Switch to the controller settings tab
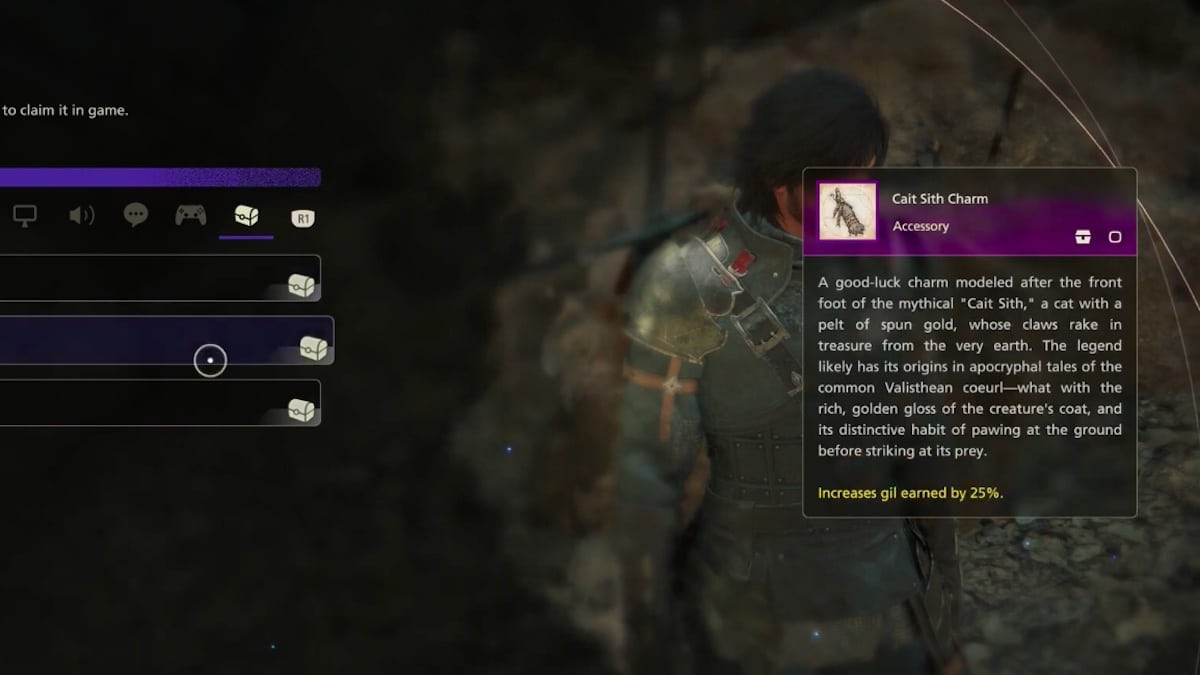Screen dimensions: 1200x675 (x=190, y=215)
